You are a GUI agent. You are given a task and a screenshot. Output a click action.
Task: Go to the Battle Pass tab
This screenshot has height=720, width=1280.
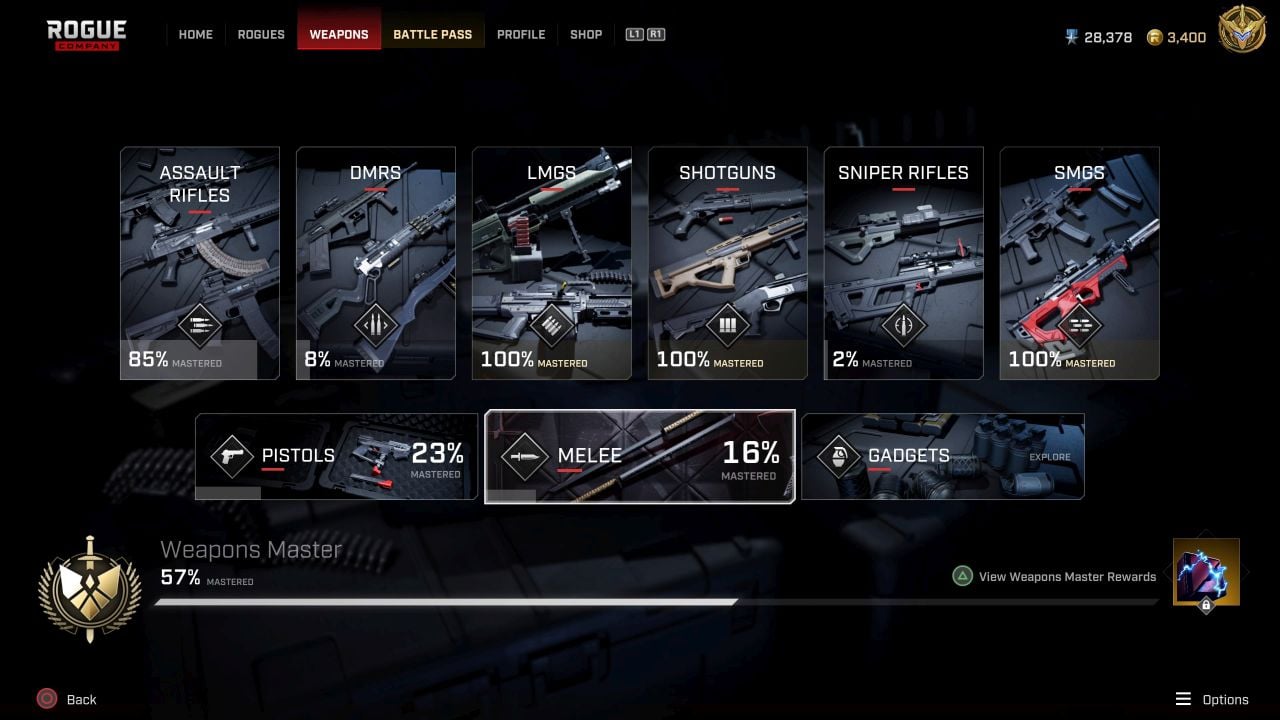pyautogui.click(x=432, y=34)
